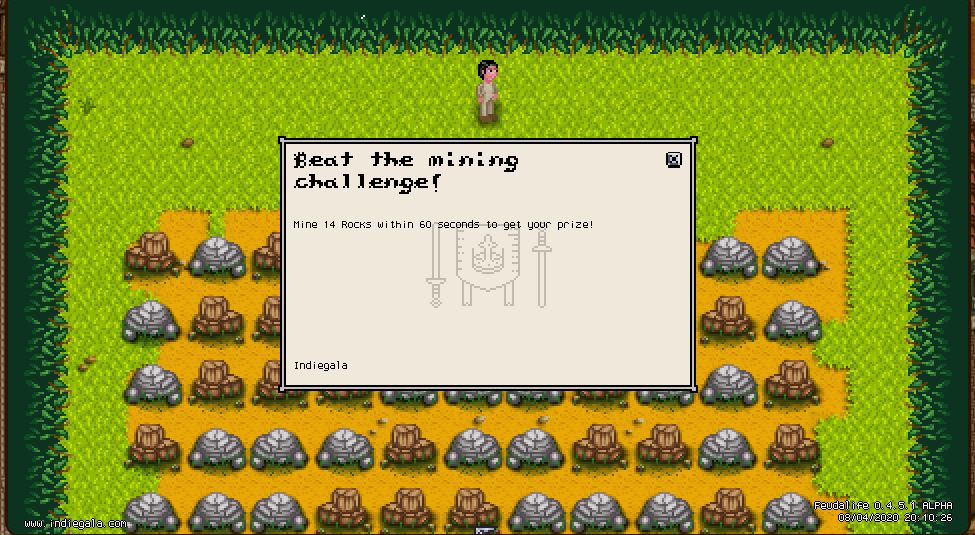
Task: Close the mining challenge dialog
Action: 673,160
